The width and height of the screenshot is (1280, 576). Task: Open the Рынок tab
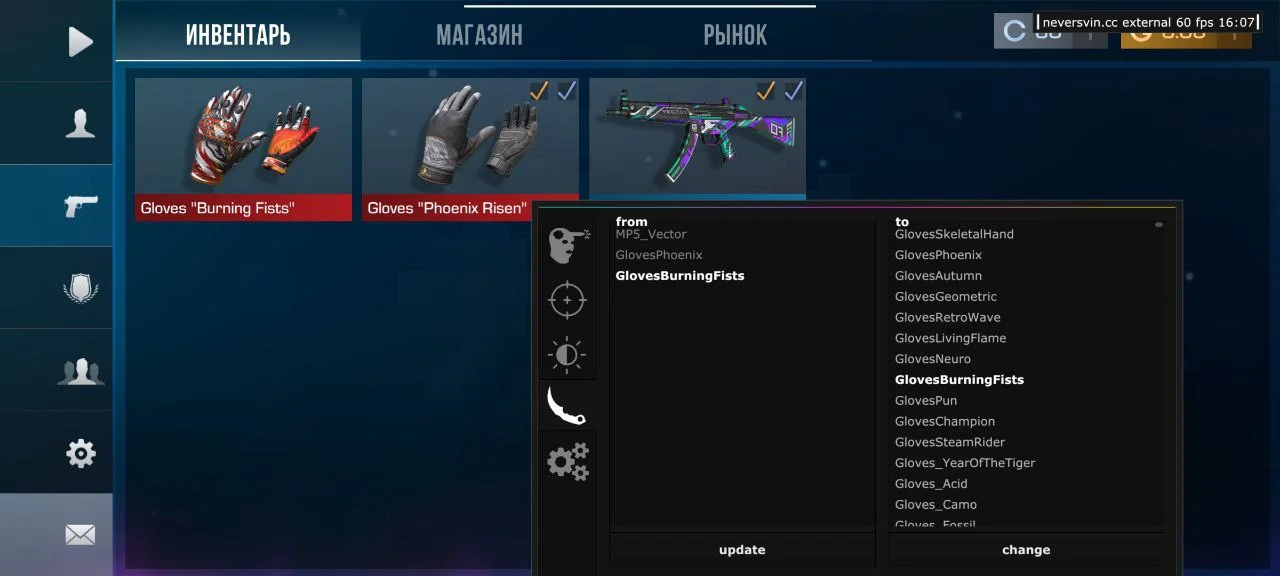tap(735, 36)
